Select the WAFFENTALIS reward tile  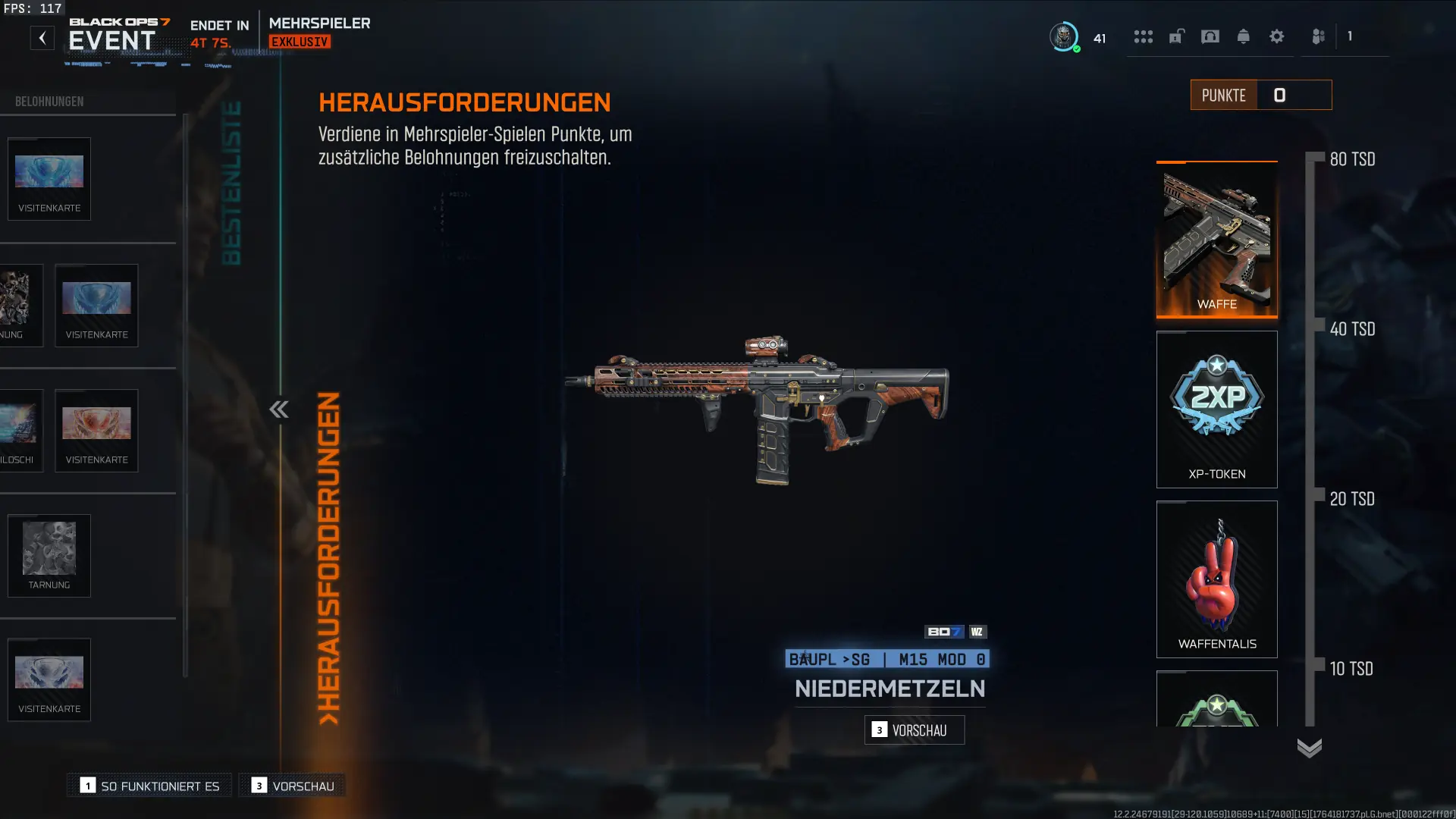(1216, 579)
